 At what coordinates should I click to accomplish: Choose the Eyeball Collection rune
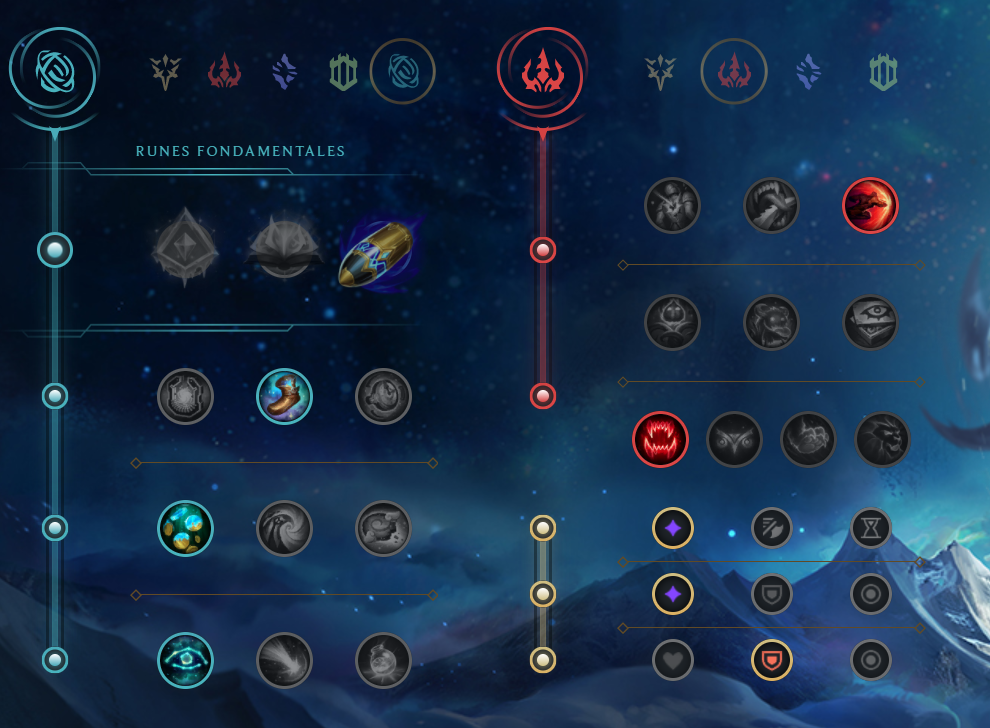(870, 322)
